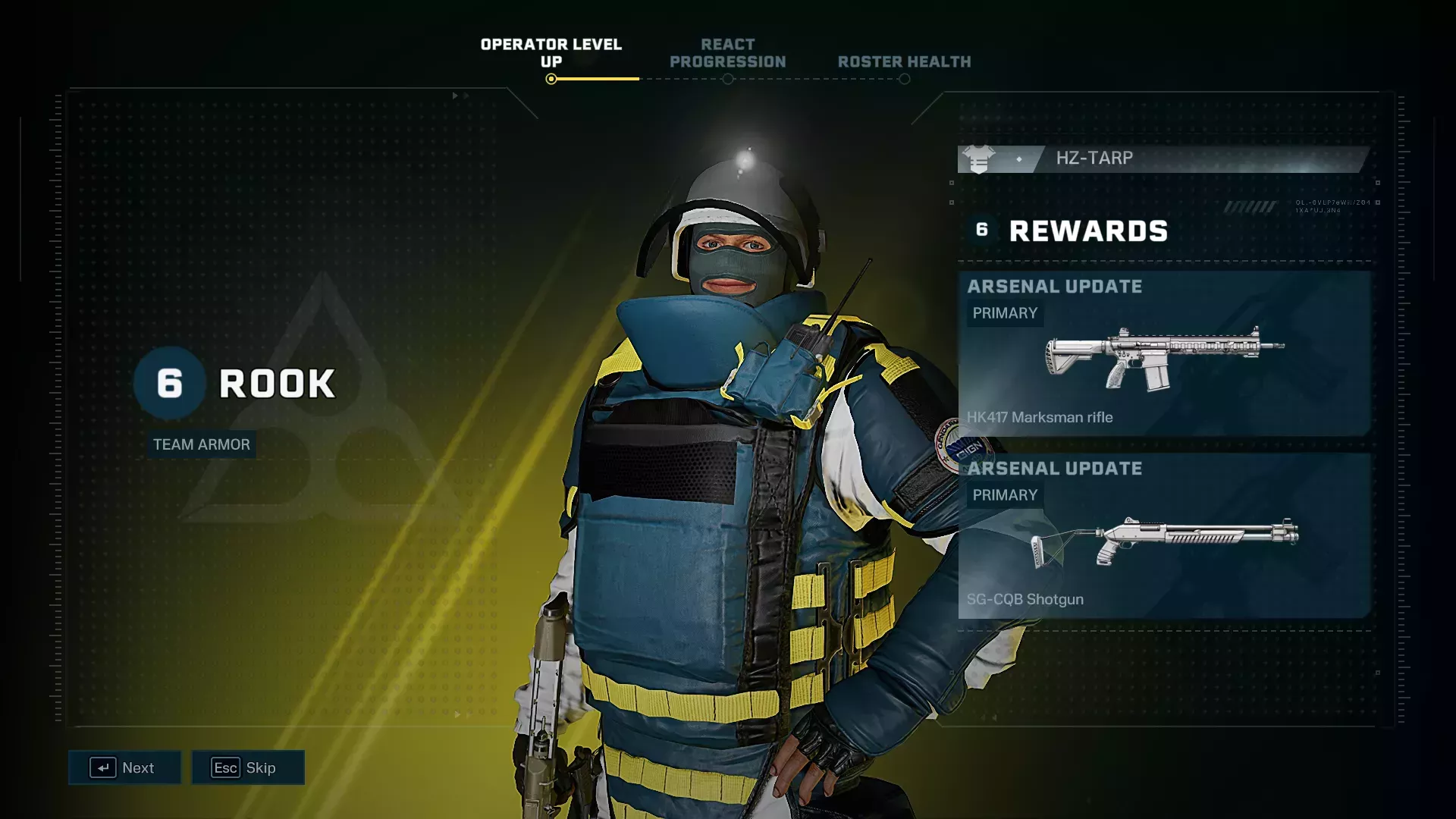The height and width of the screenshot is (819, 1456).
Task: Click the HZ-TARP armor banner
Action: pos(1164,158)
